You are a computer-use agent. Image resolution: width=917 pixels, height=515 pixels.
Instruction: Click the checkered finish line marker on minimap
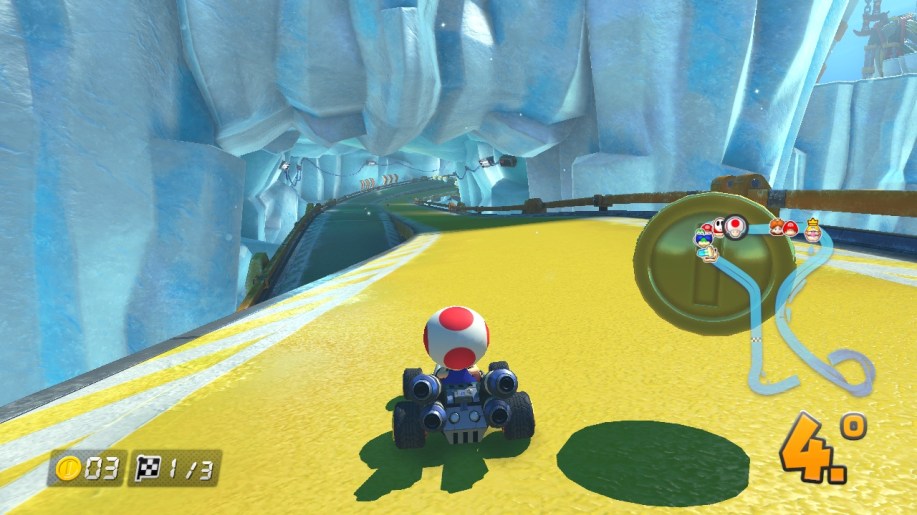pos(757,336)
